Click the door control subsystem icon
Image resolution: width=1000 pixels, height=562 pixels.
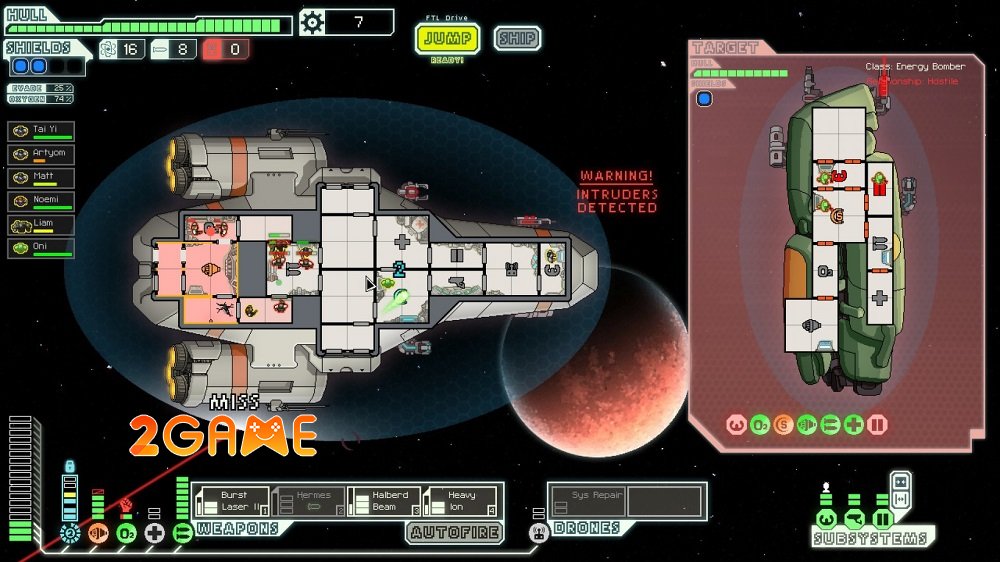(882, 520)
